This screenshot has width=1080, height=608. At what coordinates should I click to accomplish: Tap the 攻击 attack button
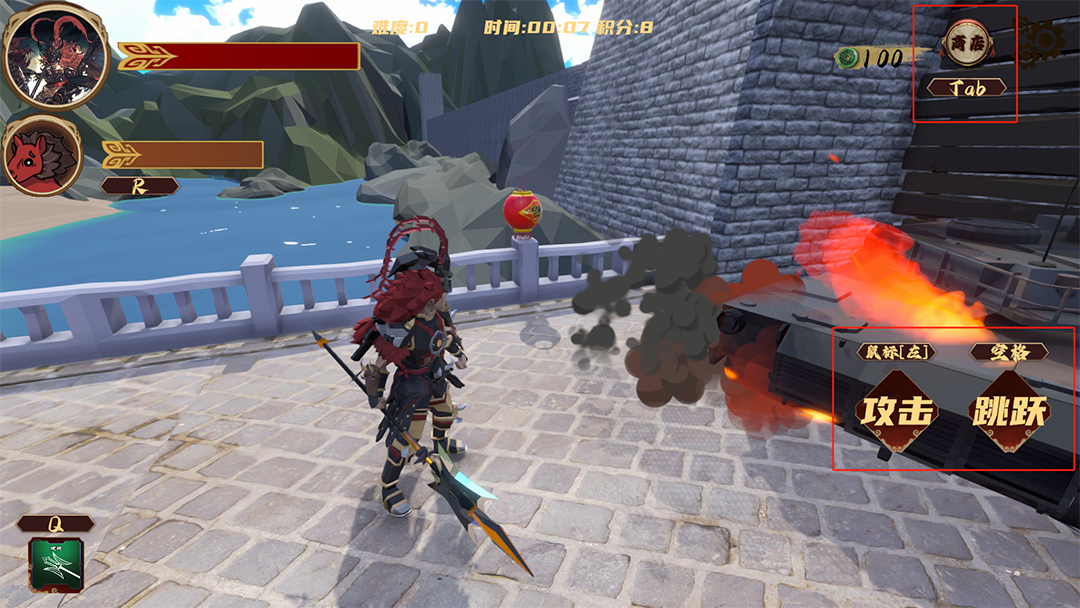pyautogui.click(x=898, y=411)
